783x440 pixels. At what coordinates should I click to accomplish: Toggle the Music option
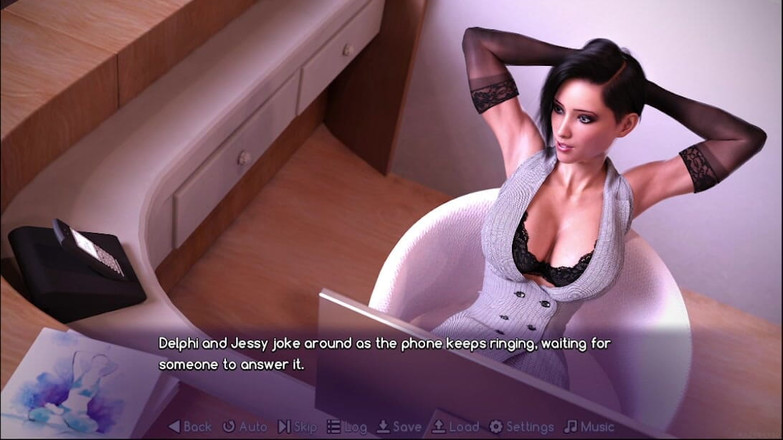(590, 427)
